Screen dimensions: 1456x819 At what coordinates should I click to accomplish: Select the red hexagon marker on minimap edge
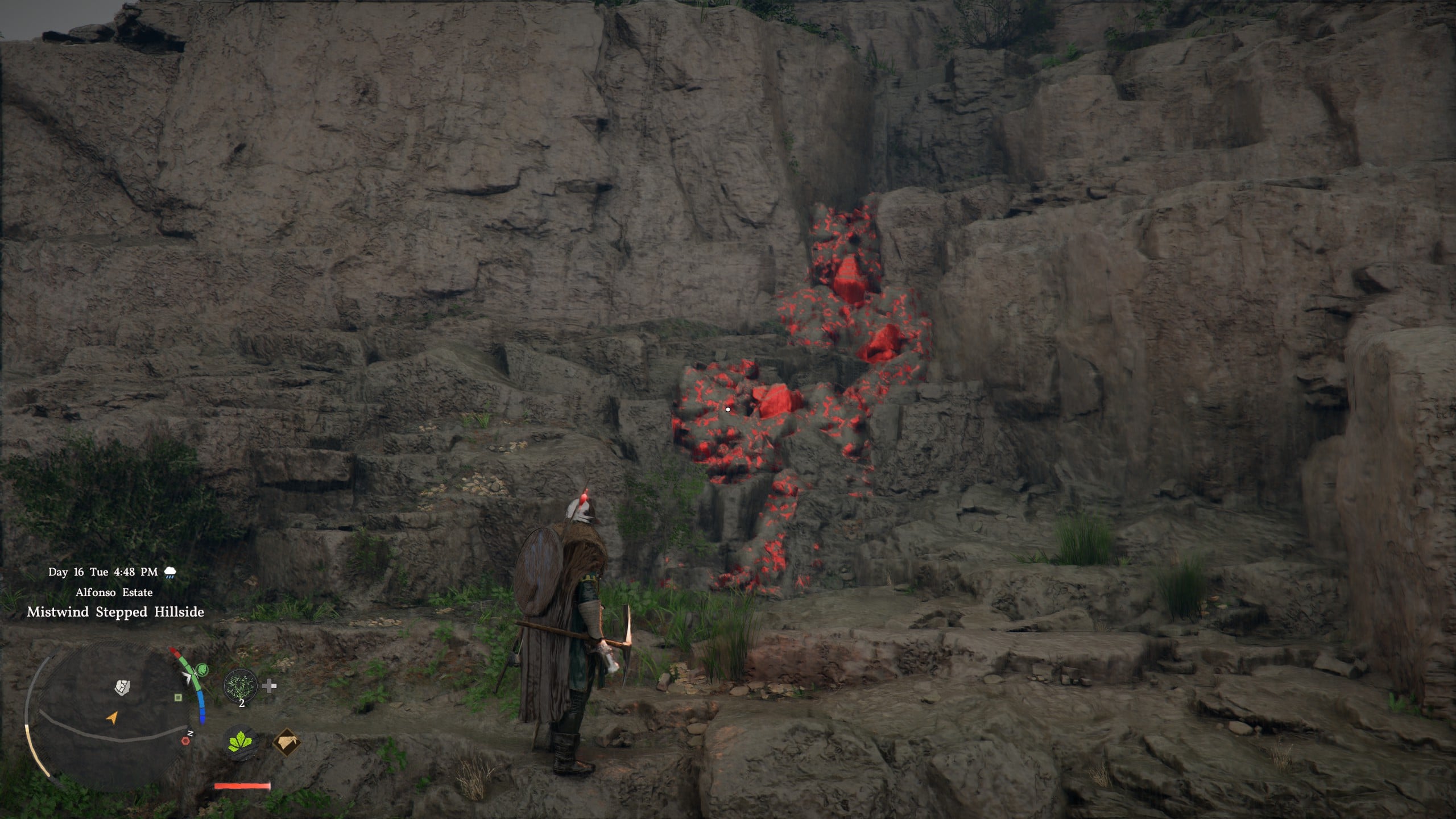(185, 741)
